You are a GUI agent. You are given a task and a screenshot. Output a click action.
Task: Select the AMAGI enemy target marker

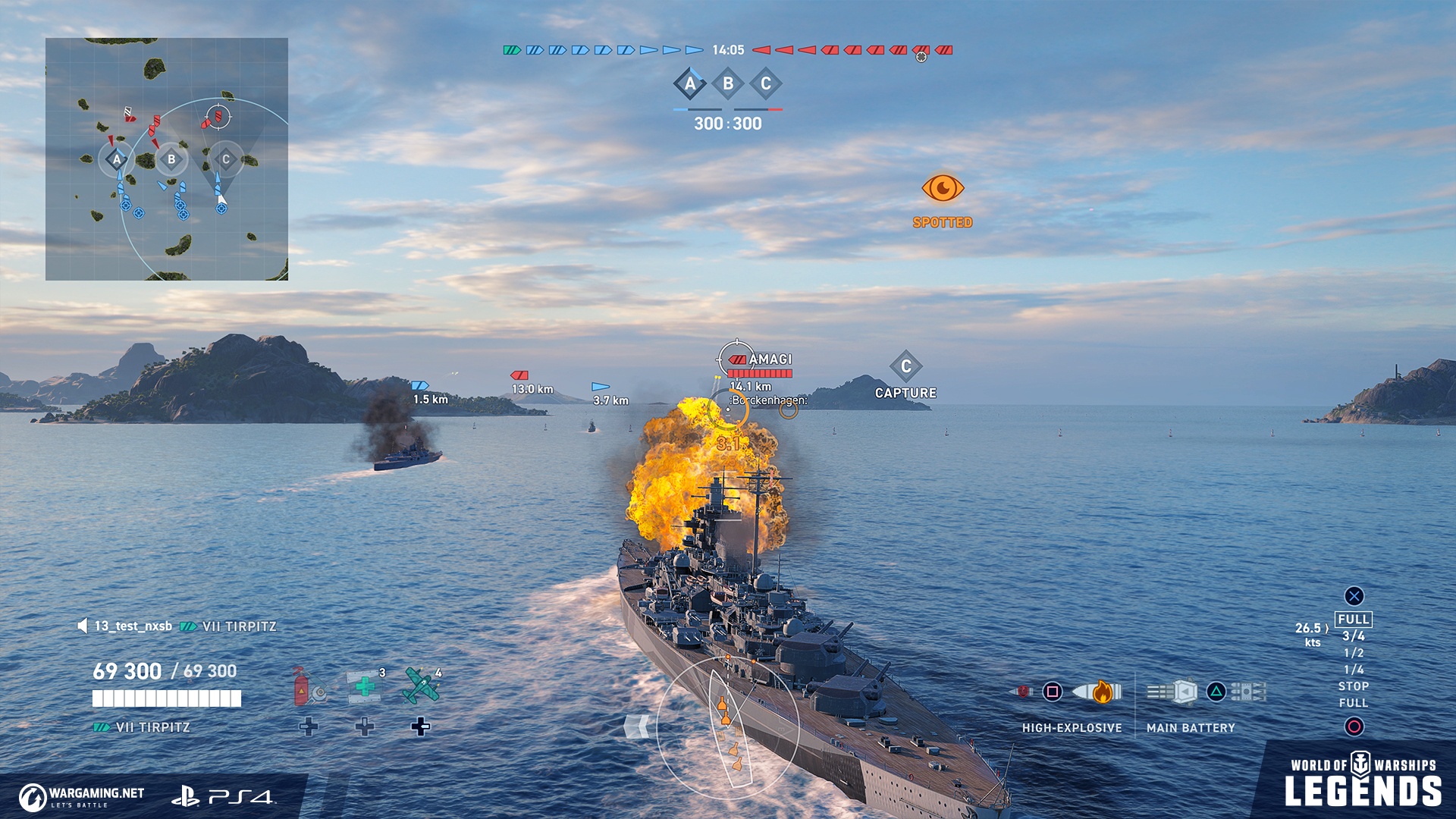tap(761, 360)
